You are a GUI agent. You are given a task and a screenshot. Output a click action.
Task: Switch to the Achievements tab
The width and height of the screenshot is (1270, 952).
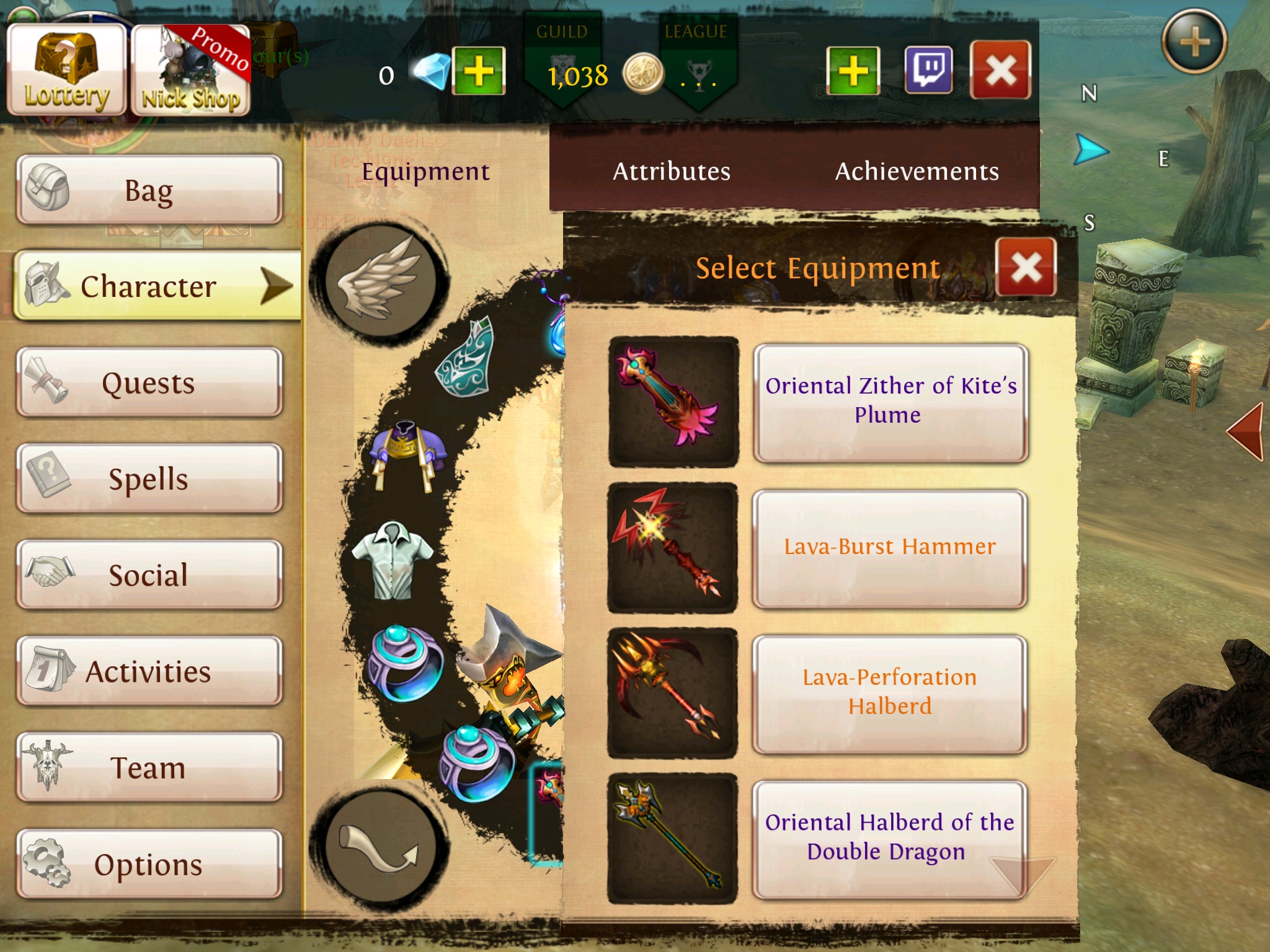(x=917, y=172)
